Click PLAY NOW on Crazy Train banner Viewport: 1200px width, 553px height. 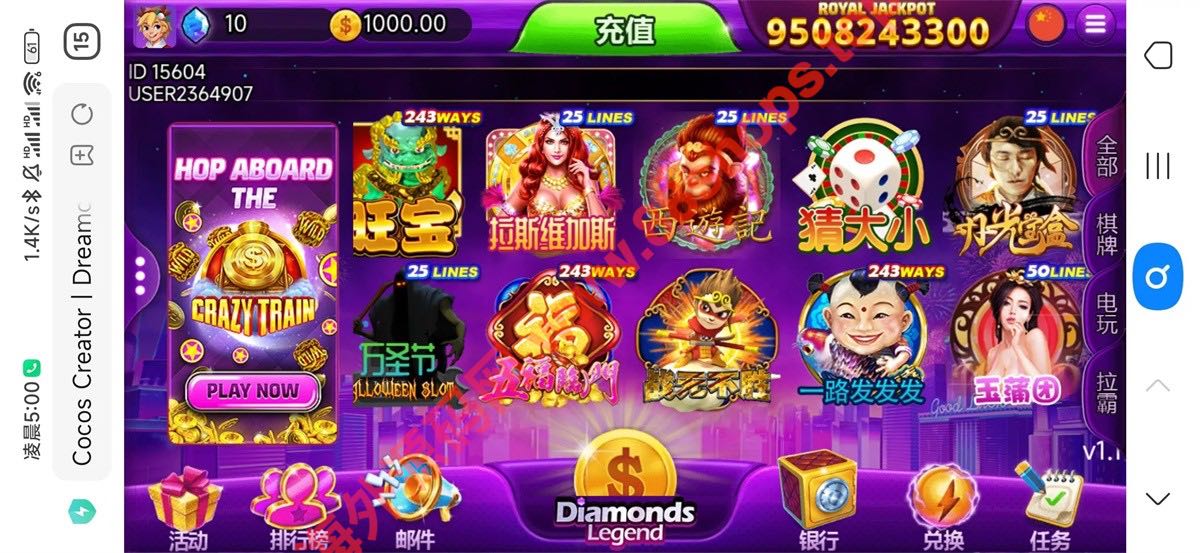pyautogui.click(x=252, y=390)
